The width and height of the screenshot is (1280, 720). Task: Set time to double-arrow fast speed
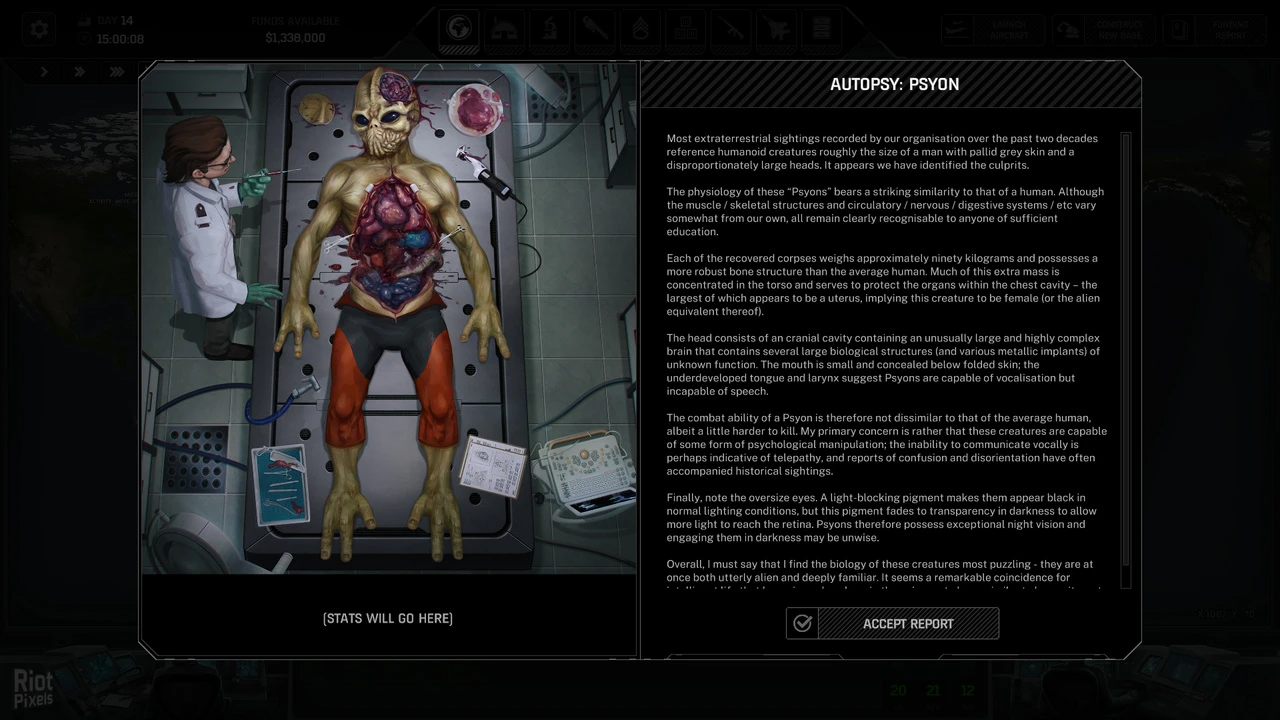tap(80, 72)
